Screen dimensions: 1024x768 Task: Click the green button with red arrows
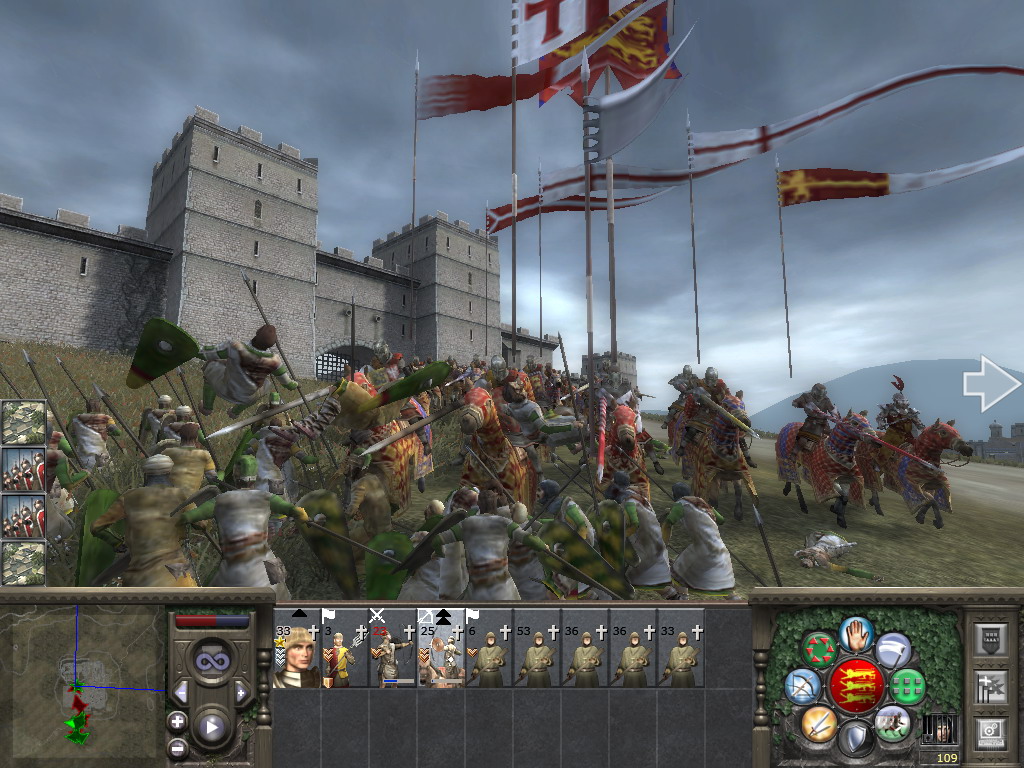click(820, 650)
